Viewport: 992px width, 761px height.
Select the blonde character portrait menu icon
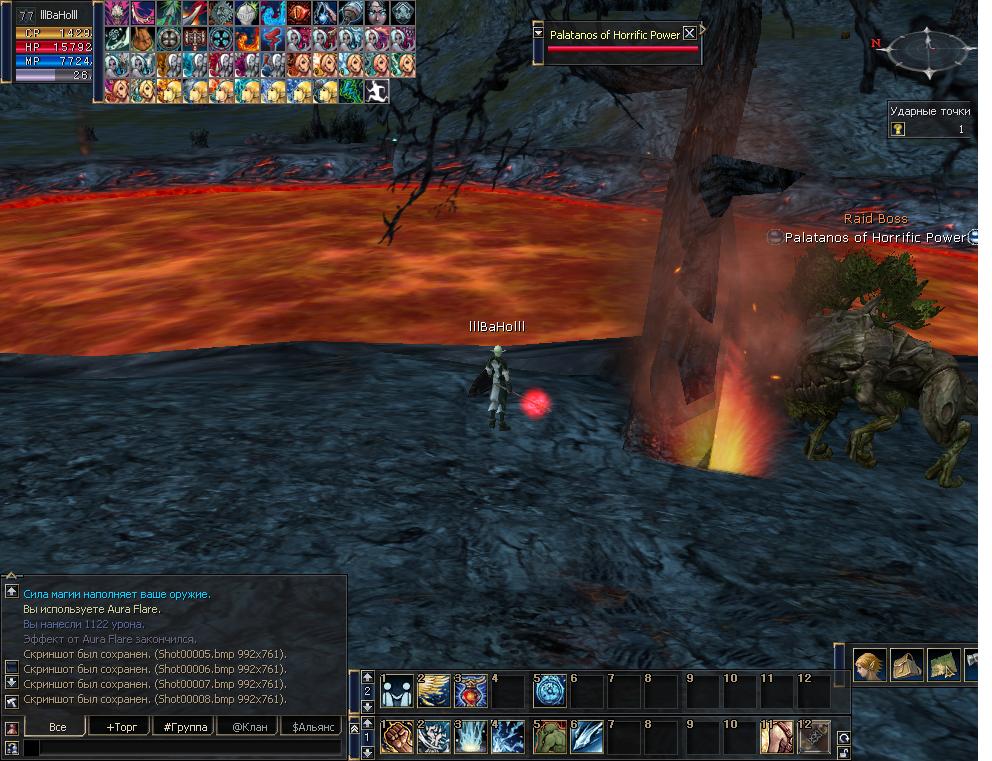pos(870,664)
